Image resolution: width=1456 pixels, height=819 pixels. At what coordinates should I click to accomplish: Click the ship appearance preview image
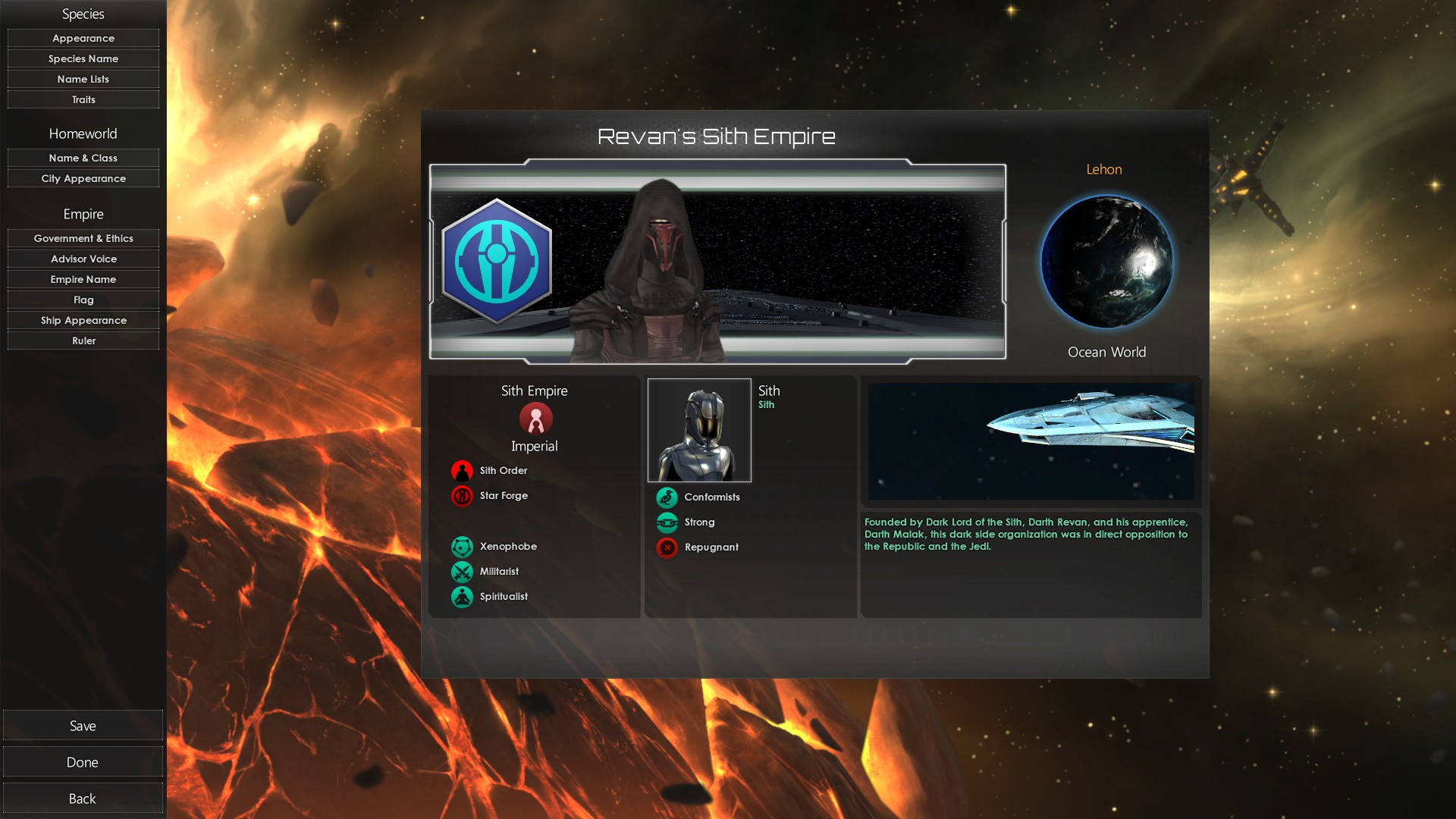pos(1031,441)
